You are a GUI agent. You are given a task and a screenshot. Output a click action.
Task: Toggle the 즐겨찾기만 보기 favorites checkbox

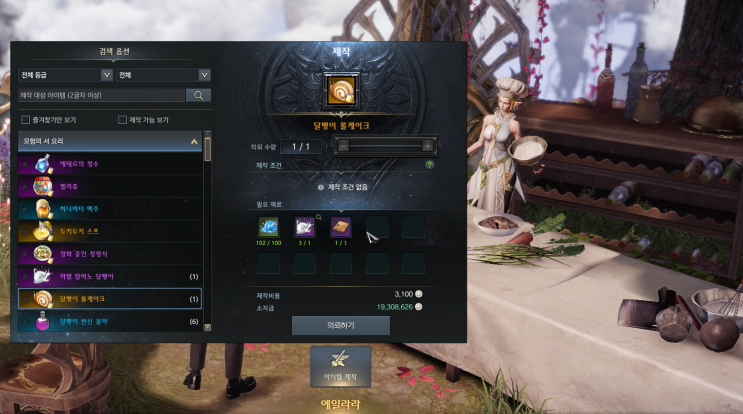pos(25,120)
